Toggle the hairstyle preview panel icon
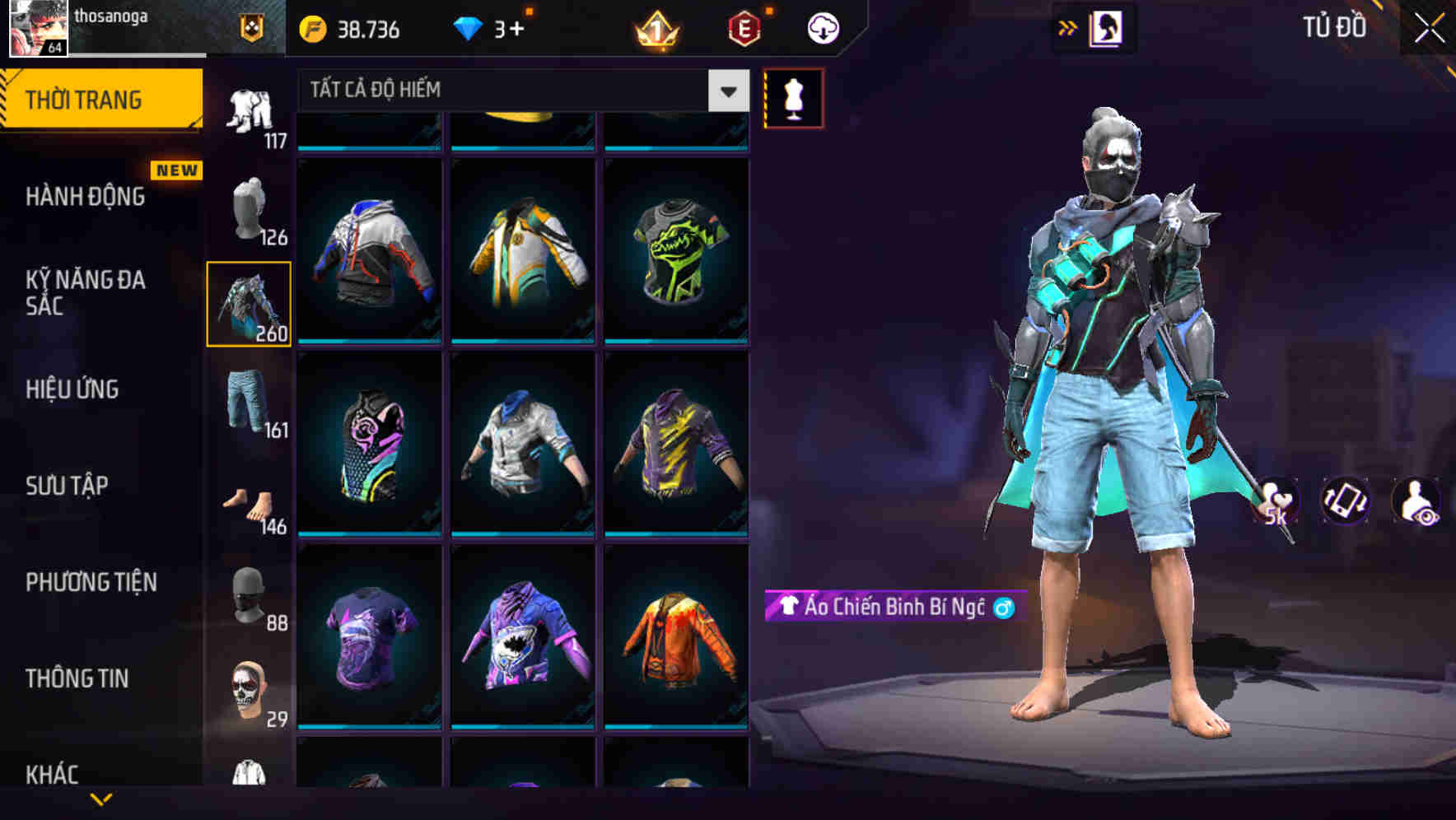This screenshot has width=1456, height=820. (x=1108, y=27)
